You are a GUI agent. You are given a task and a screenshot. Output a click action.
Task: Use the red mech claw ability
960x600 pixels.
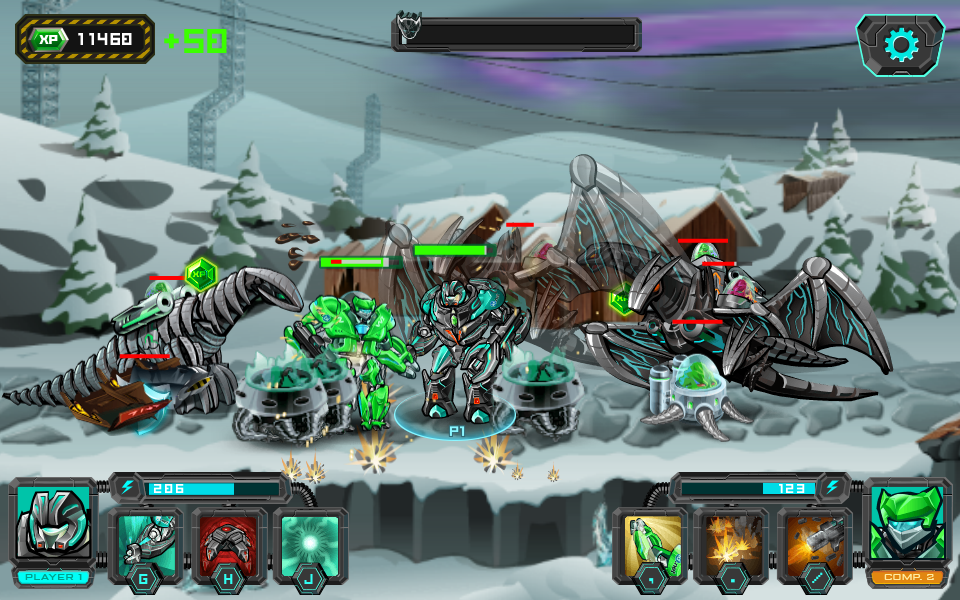click(229, 544)
